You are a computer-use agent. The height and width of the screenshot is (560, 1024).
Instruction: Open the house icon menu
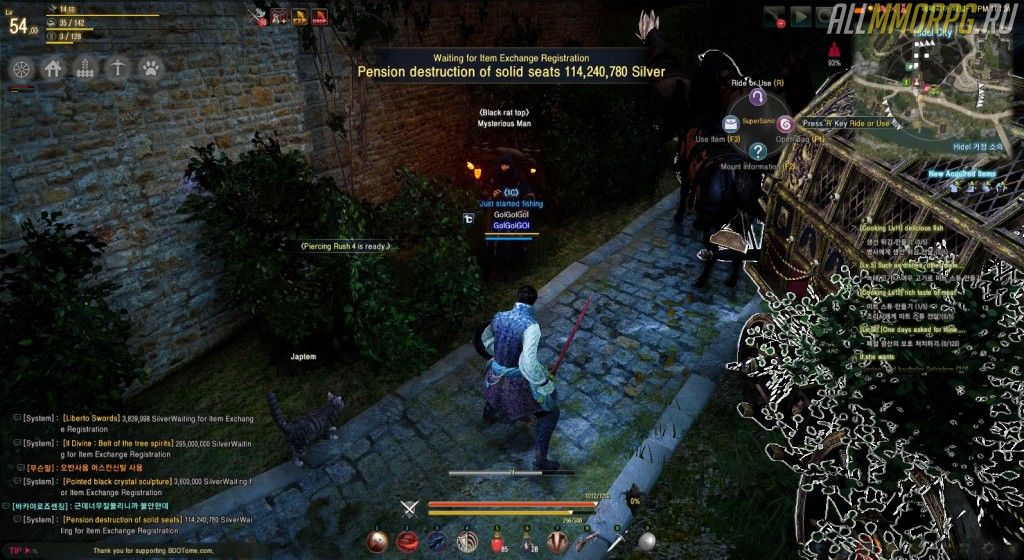click(54, 69)
